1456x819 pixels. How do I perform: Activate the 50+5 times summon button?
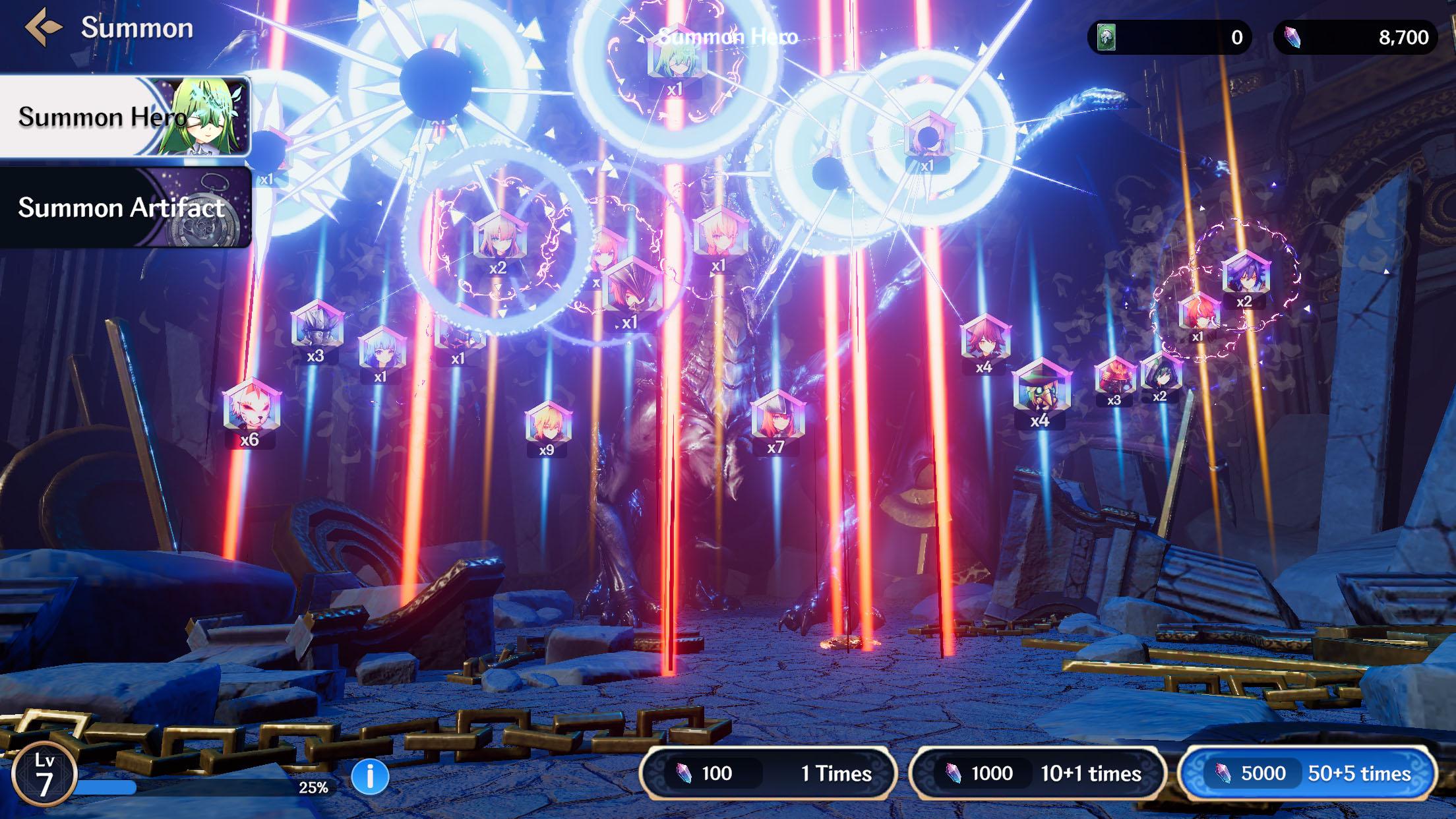click(x=1307, y=773)
